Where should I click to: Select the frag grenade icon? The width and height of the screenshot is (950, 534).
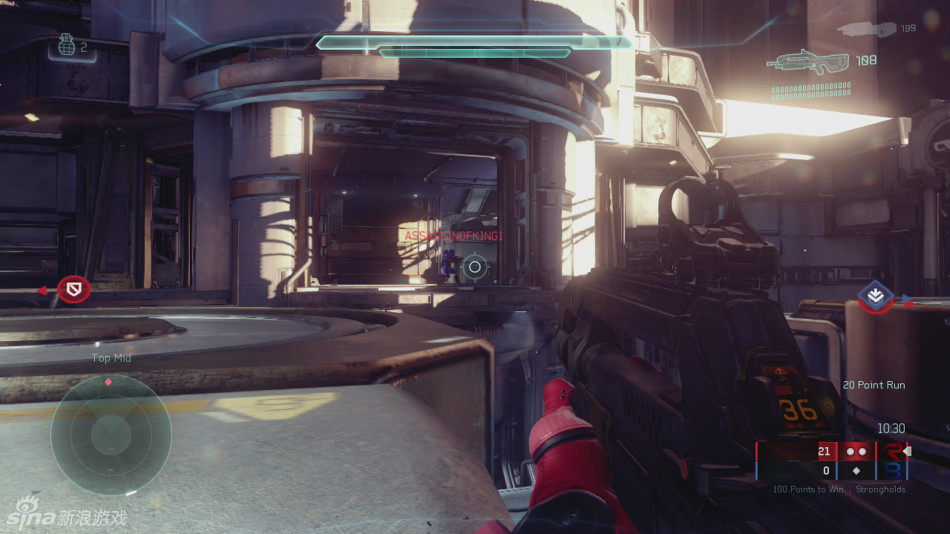(x=66, y=46)
